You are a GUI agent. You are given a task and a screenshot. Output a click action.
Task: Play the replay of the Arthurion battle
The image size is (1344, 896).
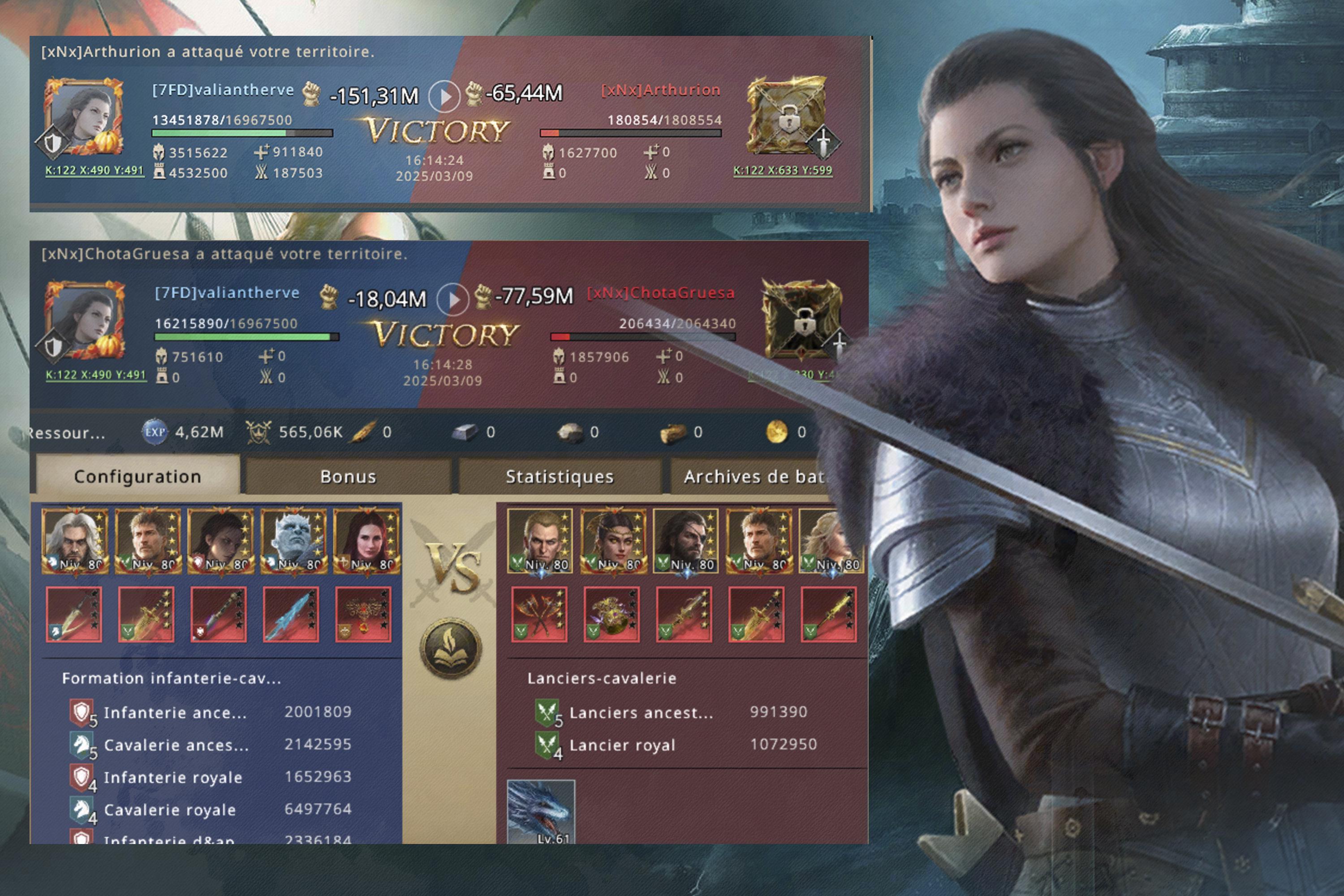click(444, 95)
